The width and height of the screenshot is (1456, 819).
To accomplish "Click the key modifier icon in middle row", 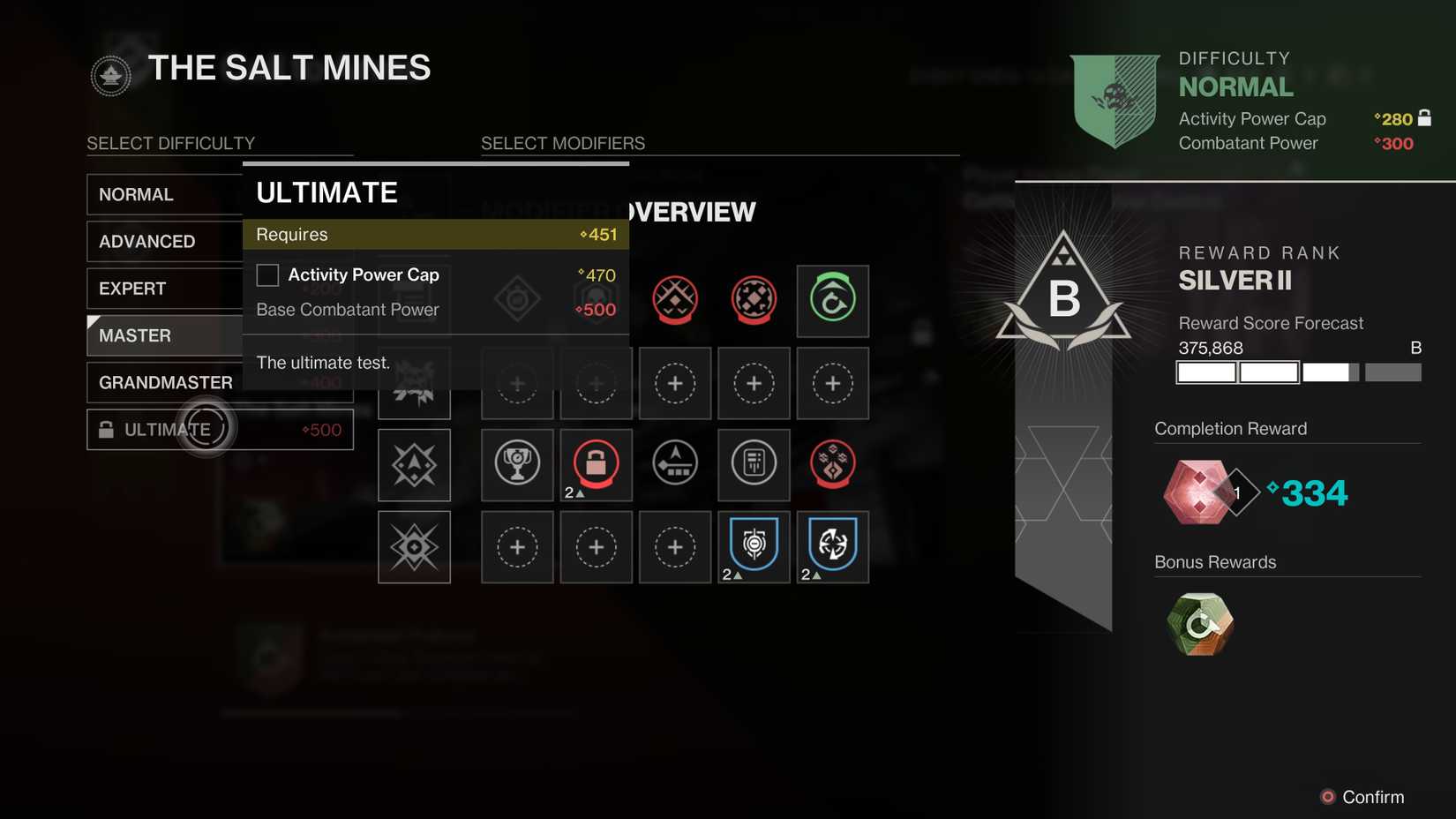I will (x=675, y=465).
